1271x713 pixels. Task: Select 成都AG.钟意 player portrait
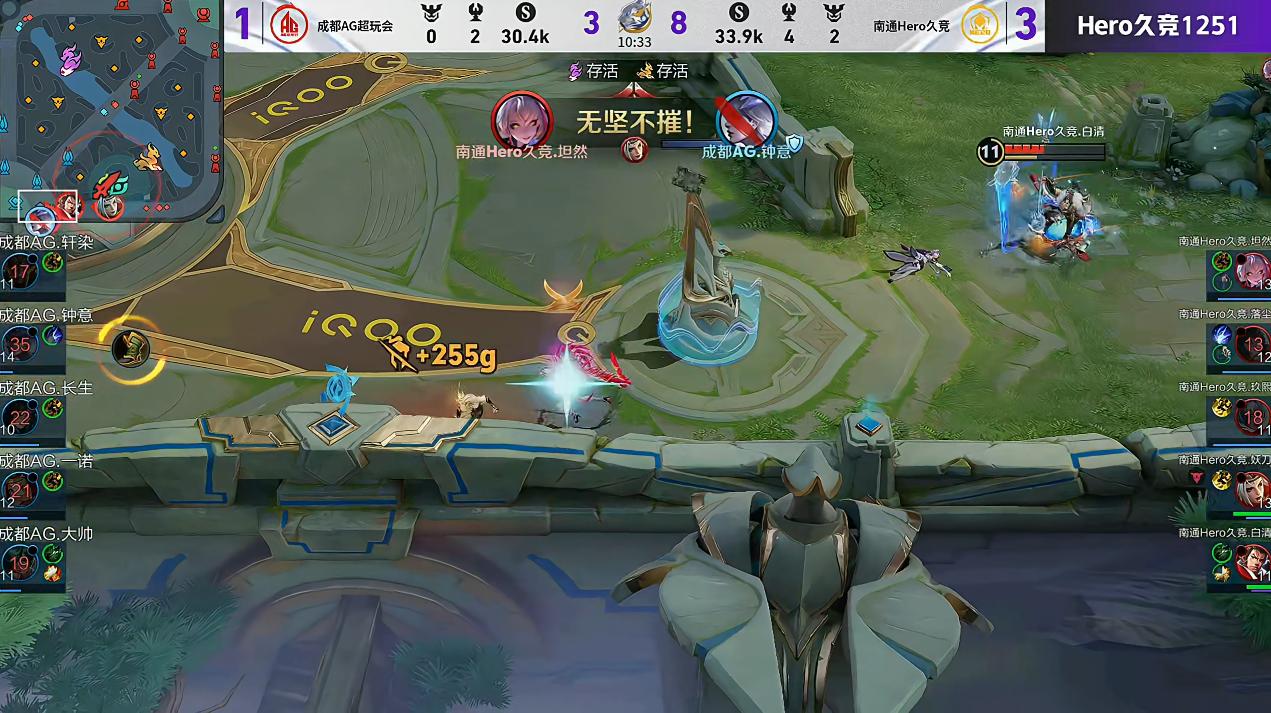pyautogui.click(x=20, y=345)
